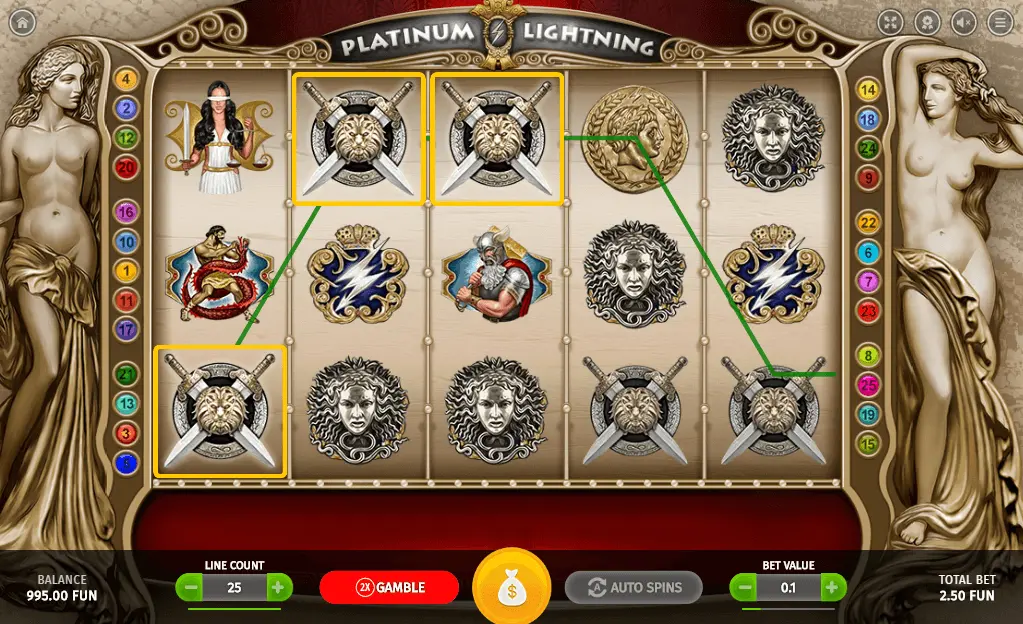
Task: Open the paytable award icon
Action: pyautogui.click(x=927, y=22)
